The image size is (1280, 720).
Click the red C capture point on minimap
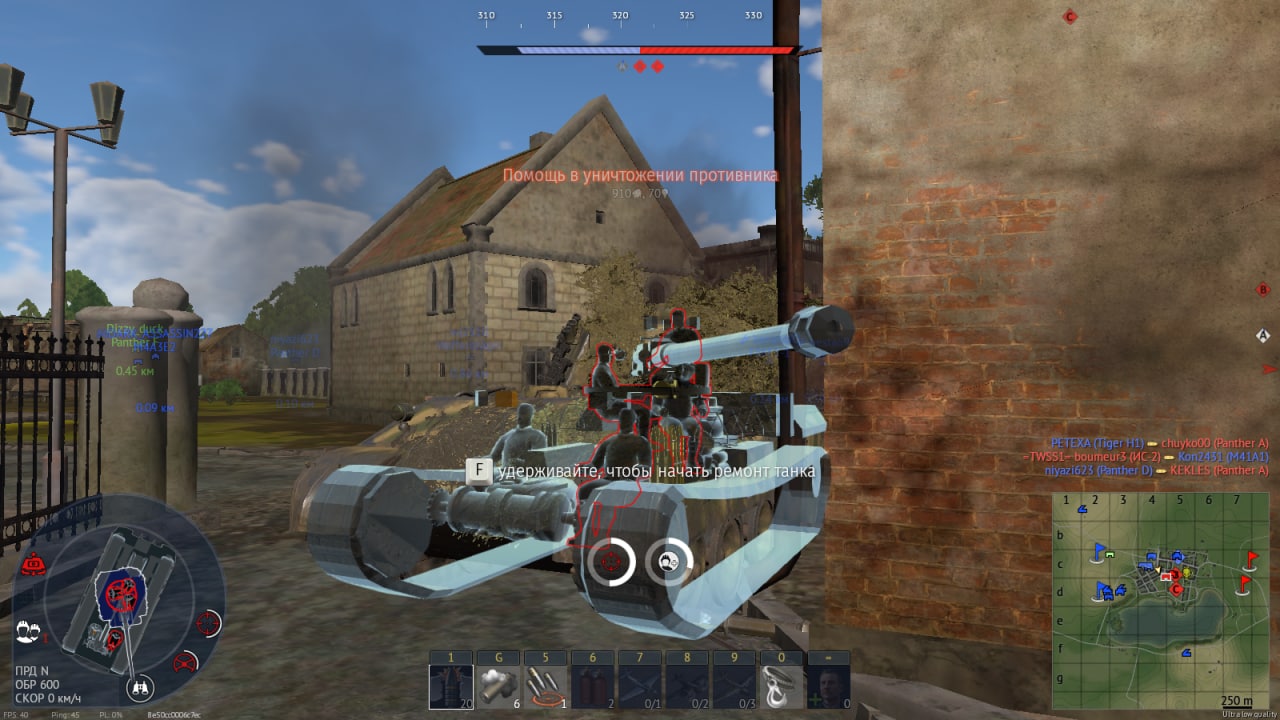tap(1177, 589)
